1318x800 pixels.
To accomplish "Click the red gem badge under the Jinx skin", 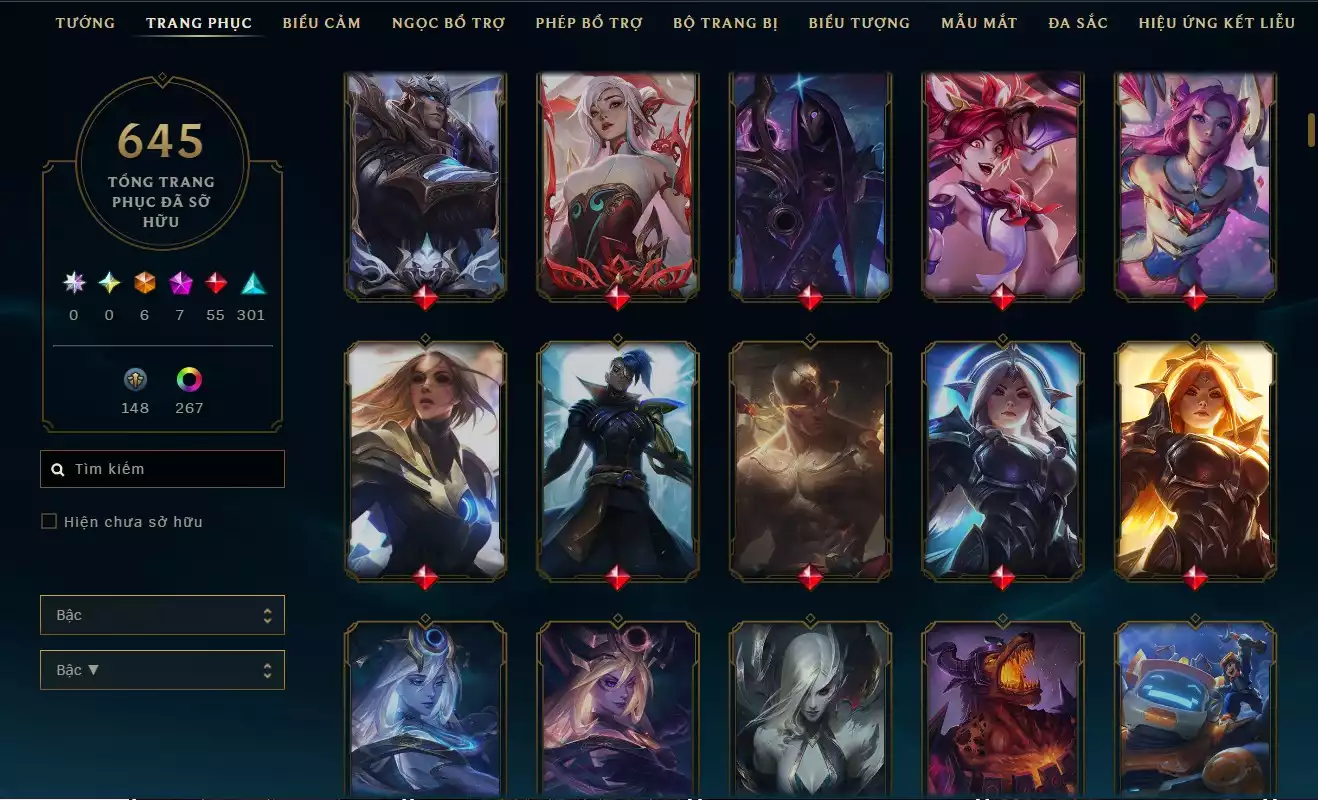I will click(x=1003, y=297).
